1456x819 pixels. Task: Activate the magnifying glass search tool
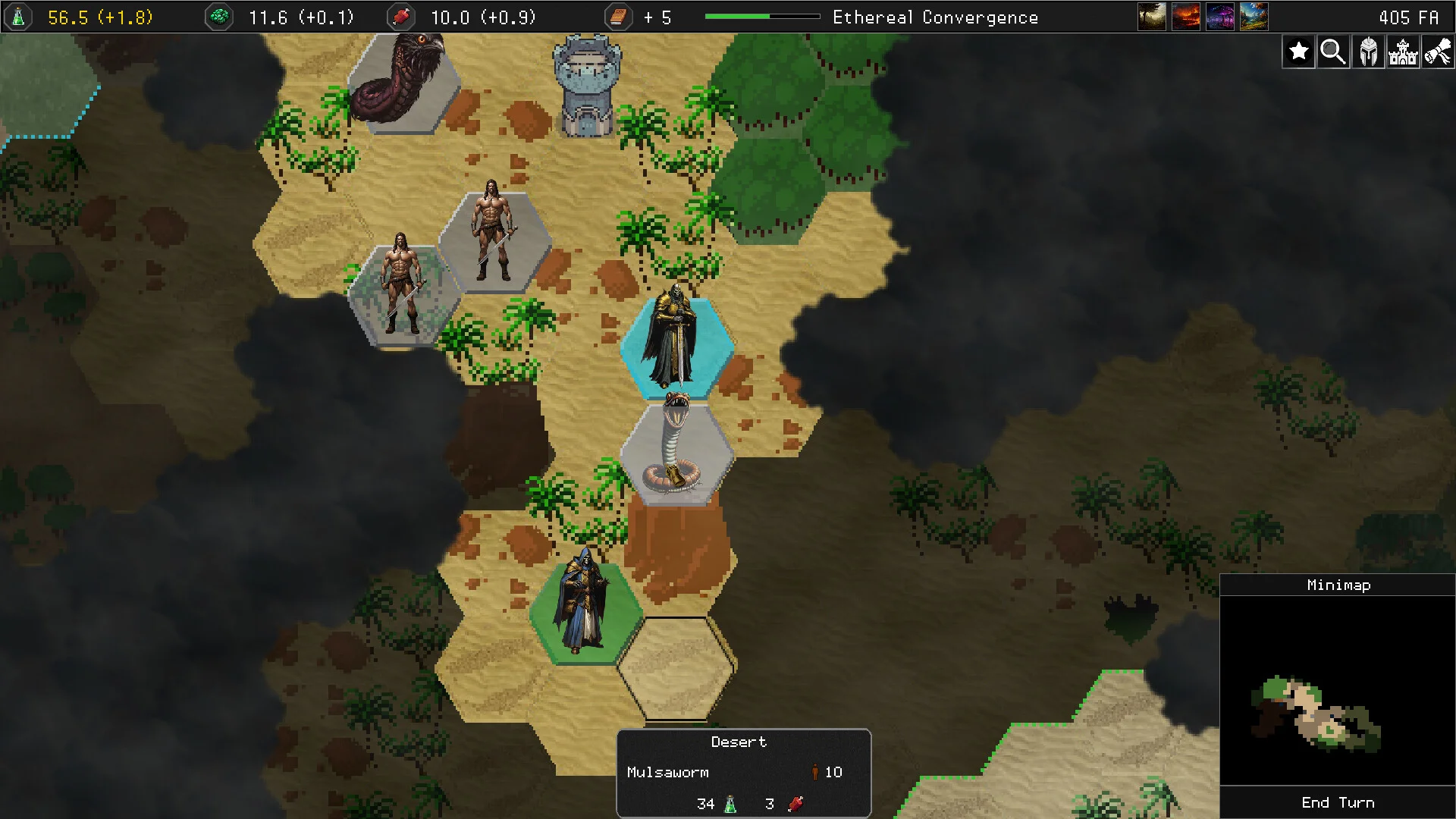tap(1333, 52)
